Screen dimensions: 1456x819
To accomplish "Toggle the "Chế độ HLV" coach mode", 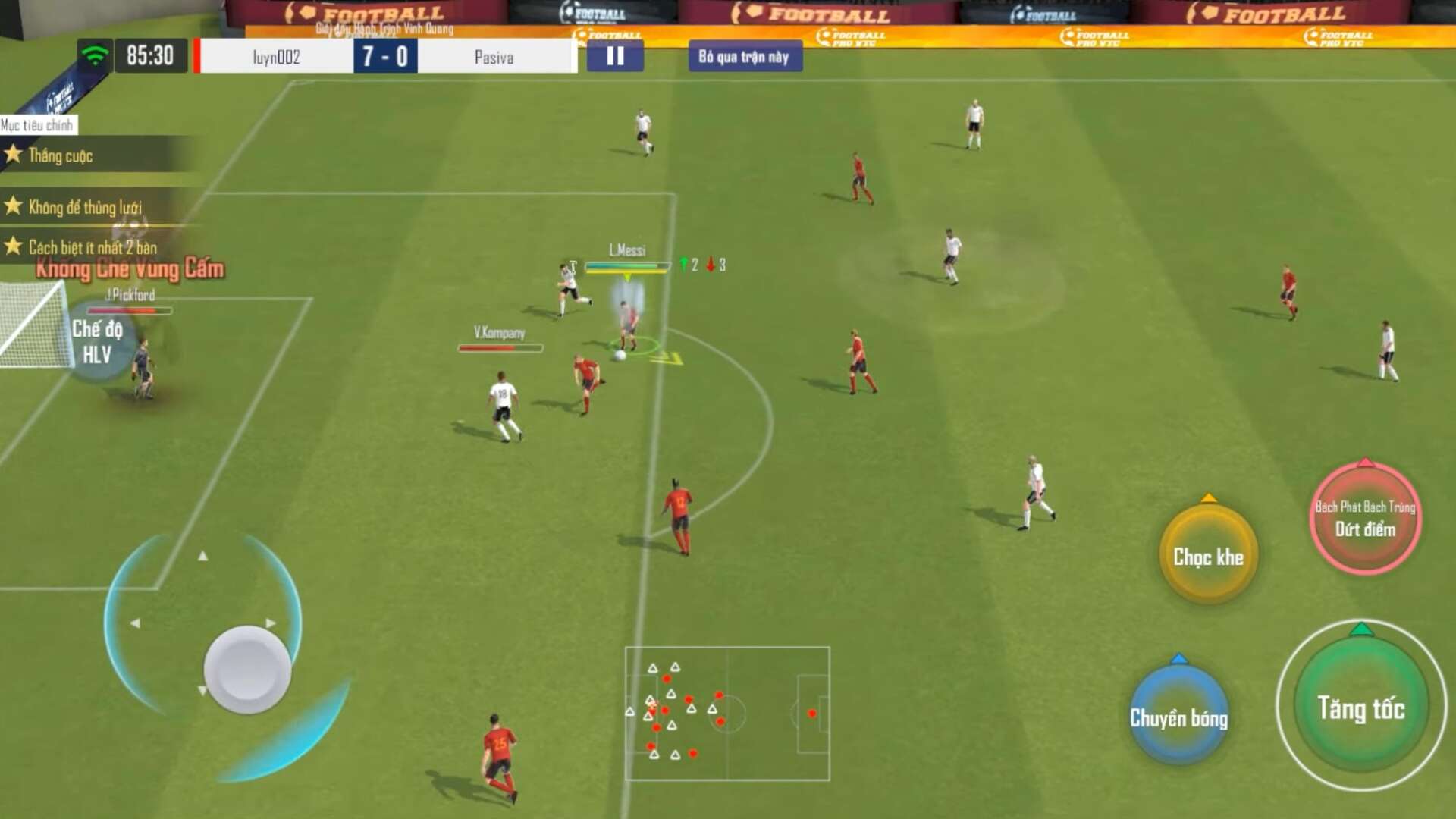I will [97, 341].
